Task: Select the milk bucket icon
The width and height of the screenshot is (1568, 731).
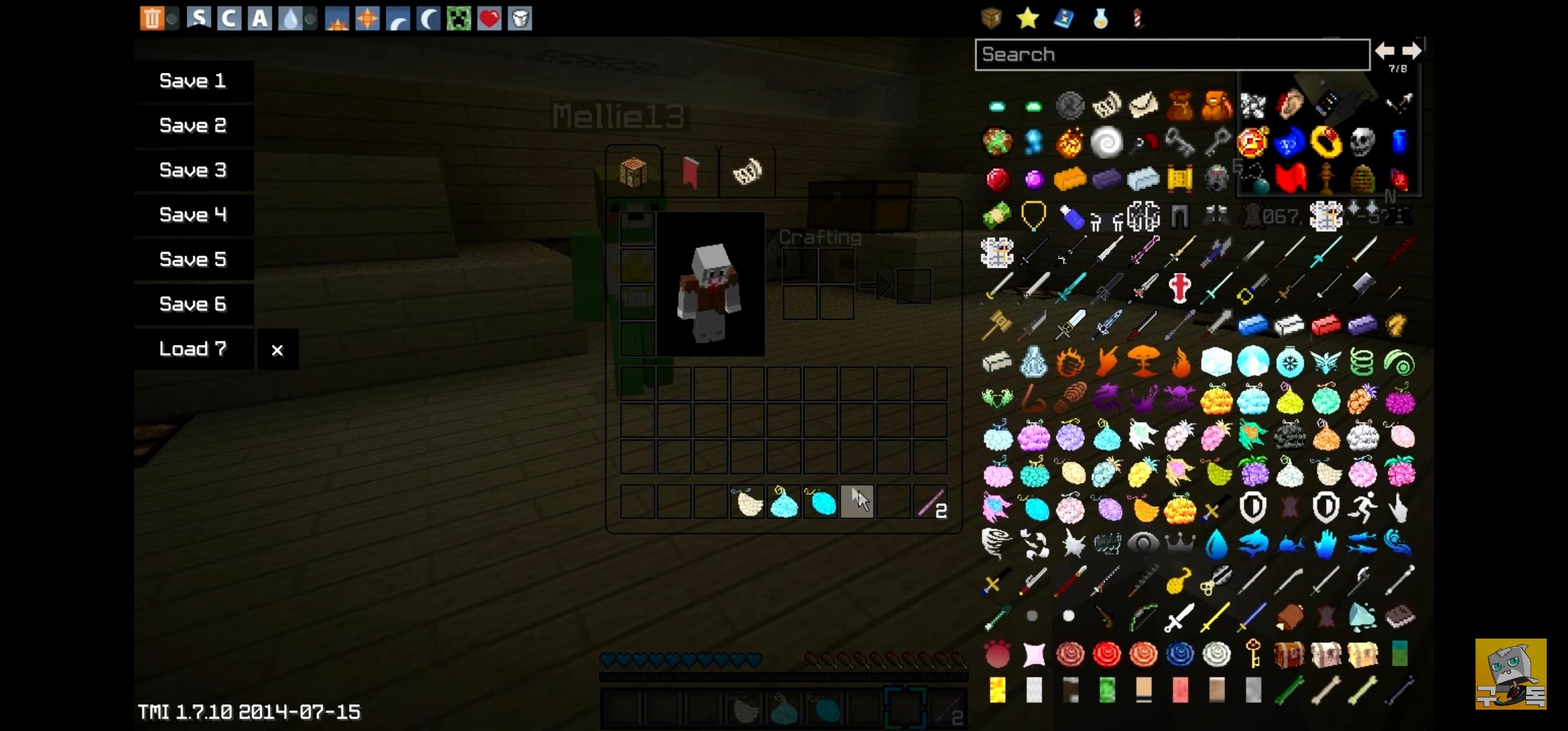Action: tap(520, 19)
